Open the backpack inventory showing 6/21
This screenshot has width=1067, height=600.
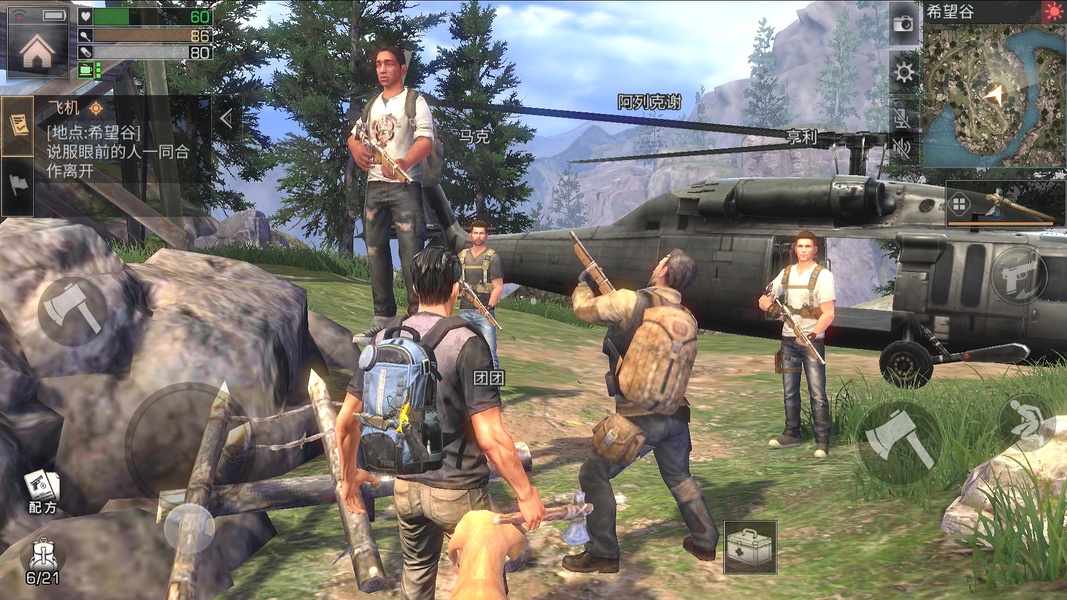pos(42,562)
